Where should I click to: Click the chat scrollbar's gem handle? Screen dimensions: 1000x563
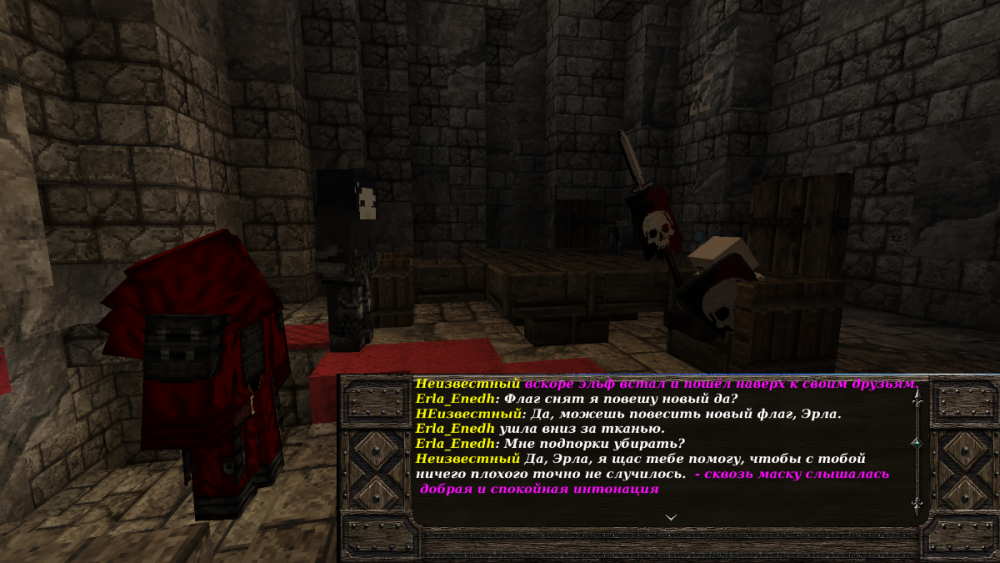[916, 441]
